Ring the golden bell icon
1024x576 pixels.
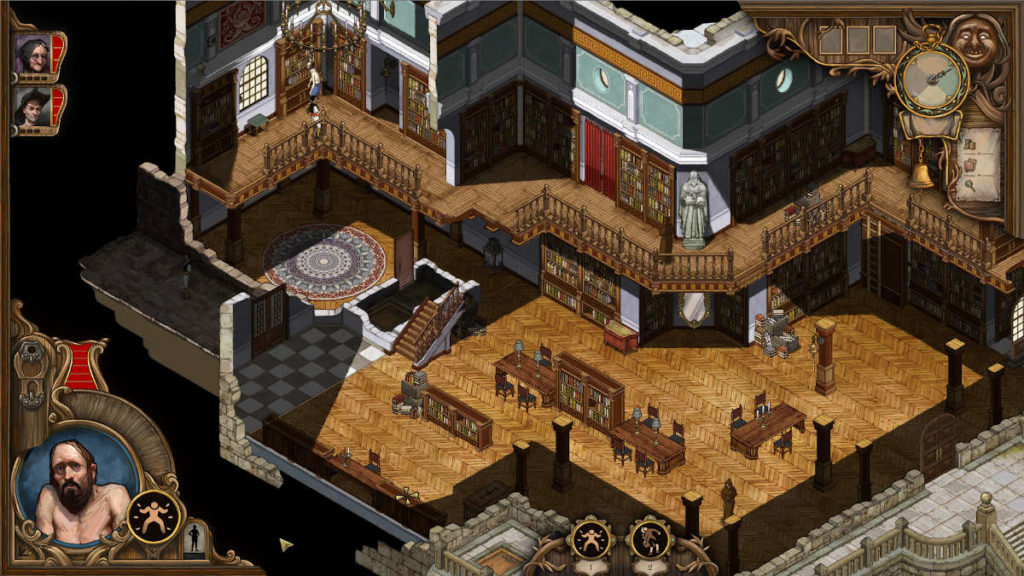(921, 175)
